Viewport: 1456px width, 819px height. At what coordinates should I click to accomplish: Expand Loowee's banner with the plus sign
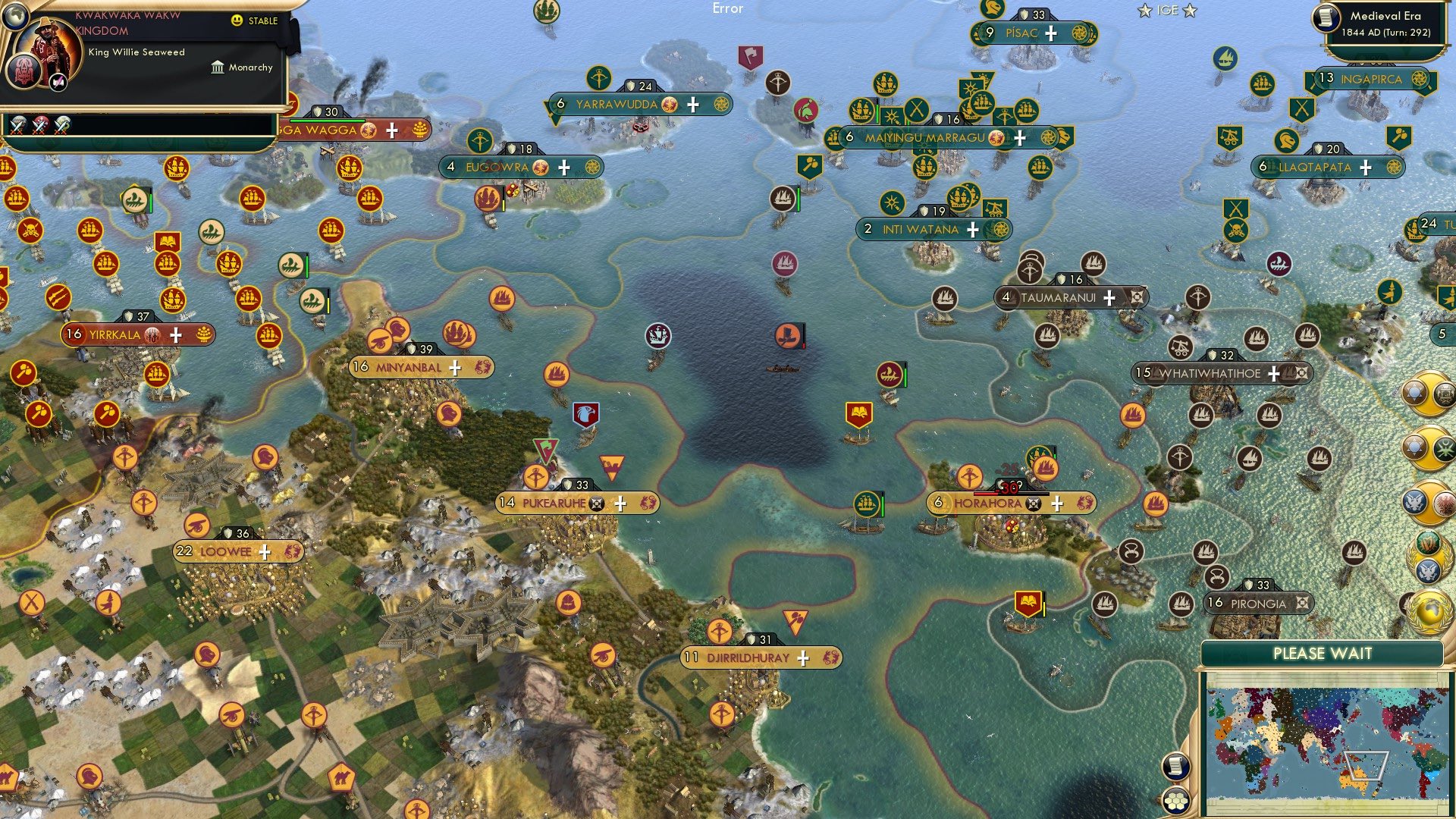(264, 552)
